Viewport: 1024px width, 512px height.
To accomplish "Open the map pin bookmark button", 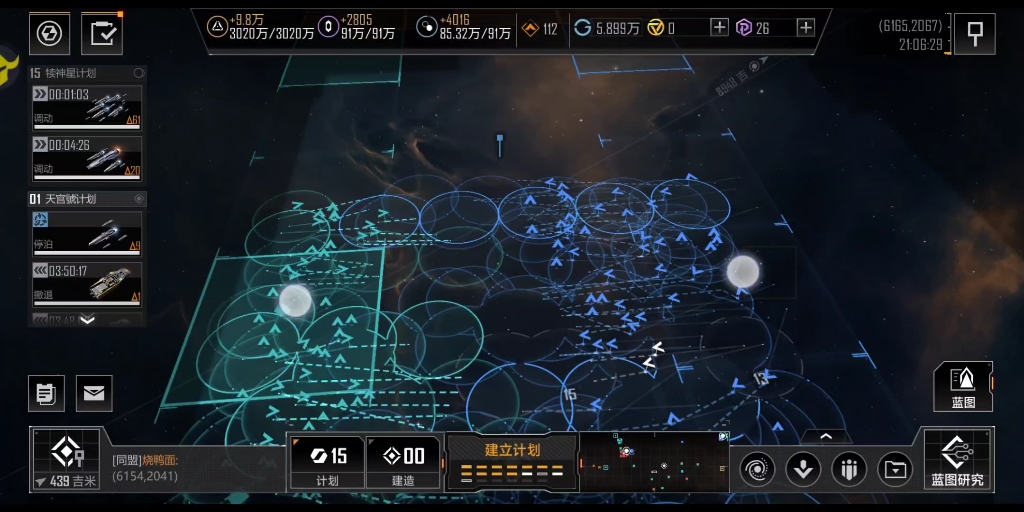I will [974, 34].
